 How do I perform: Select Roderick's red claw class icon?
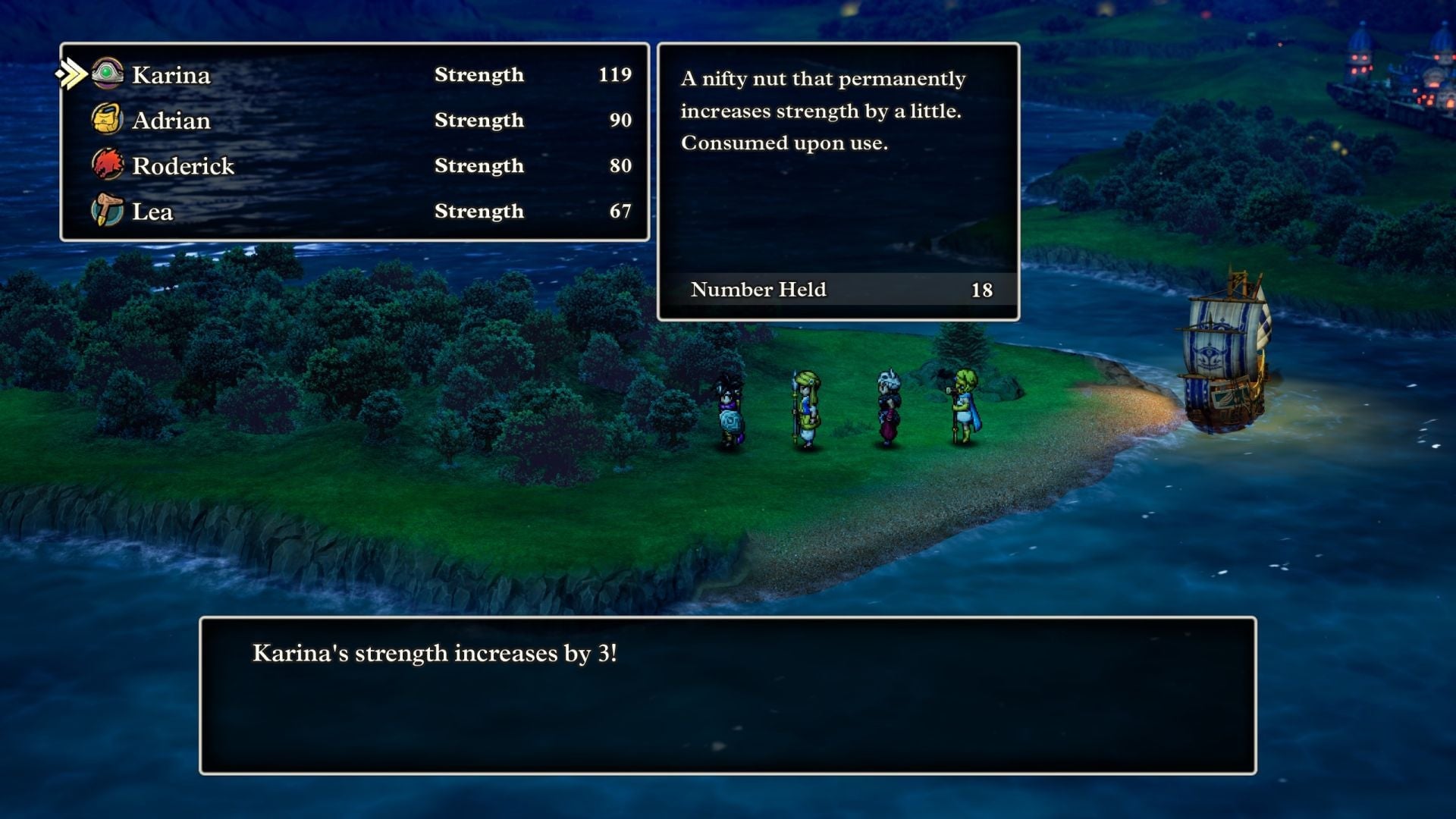coord(108,165)
